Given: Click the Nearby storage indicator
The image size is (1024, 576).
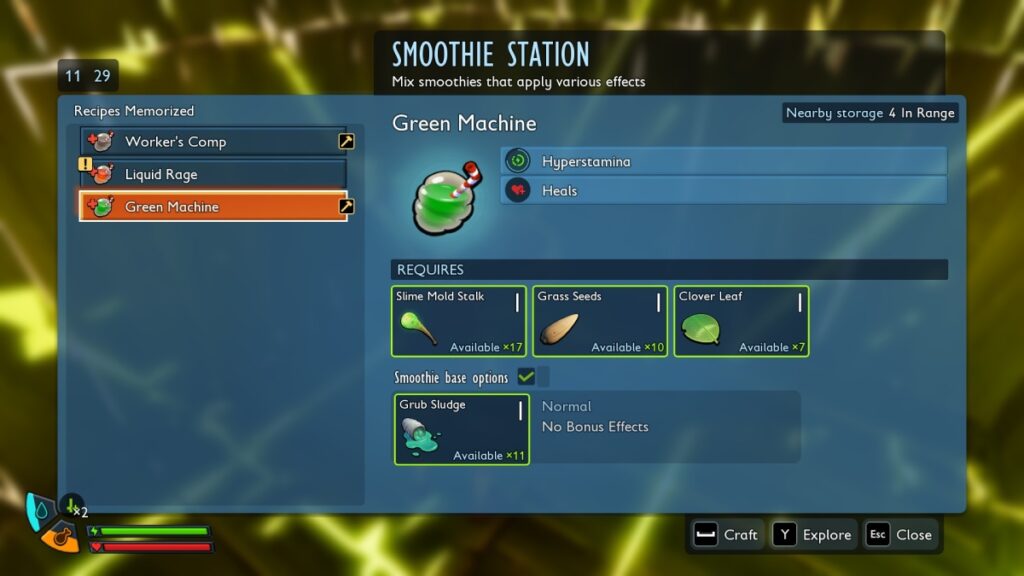Looking at the screenshot, I should (x=870, y=113).
